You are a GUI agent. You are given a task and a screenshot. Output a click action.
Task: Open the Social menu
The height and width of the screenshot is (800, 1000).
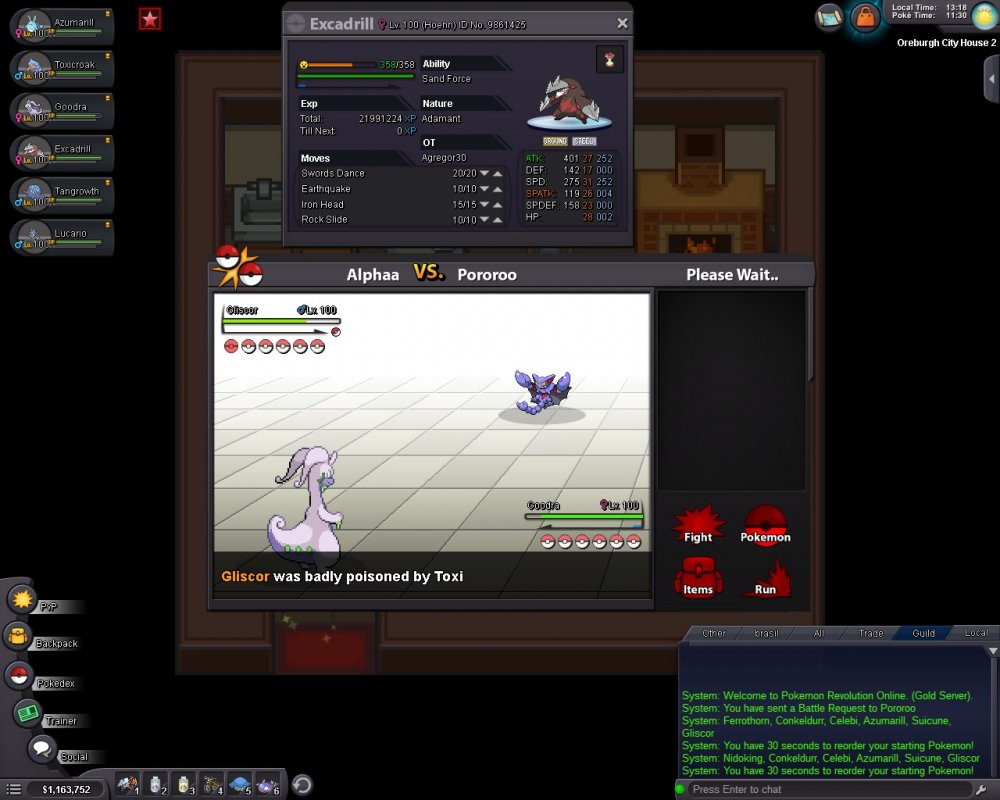(x=42, y=749)
